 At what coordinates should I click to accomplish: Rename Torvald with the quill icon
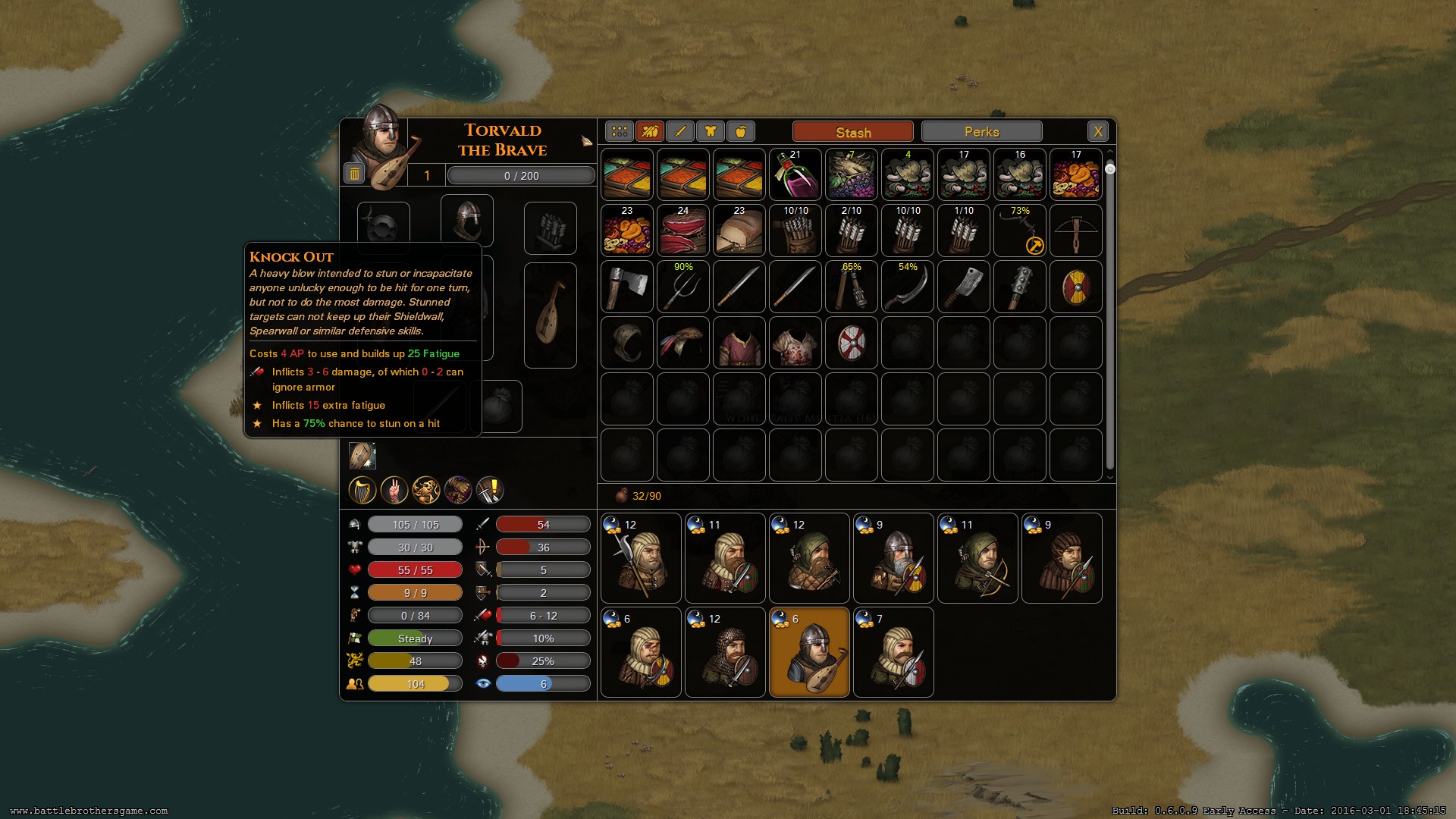(x=586, y=141)
